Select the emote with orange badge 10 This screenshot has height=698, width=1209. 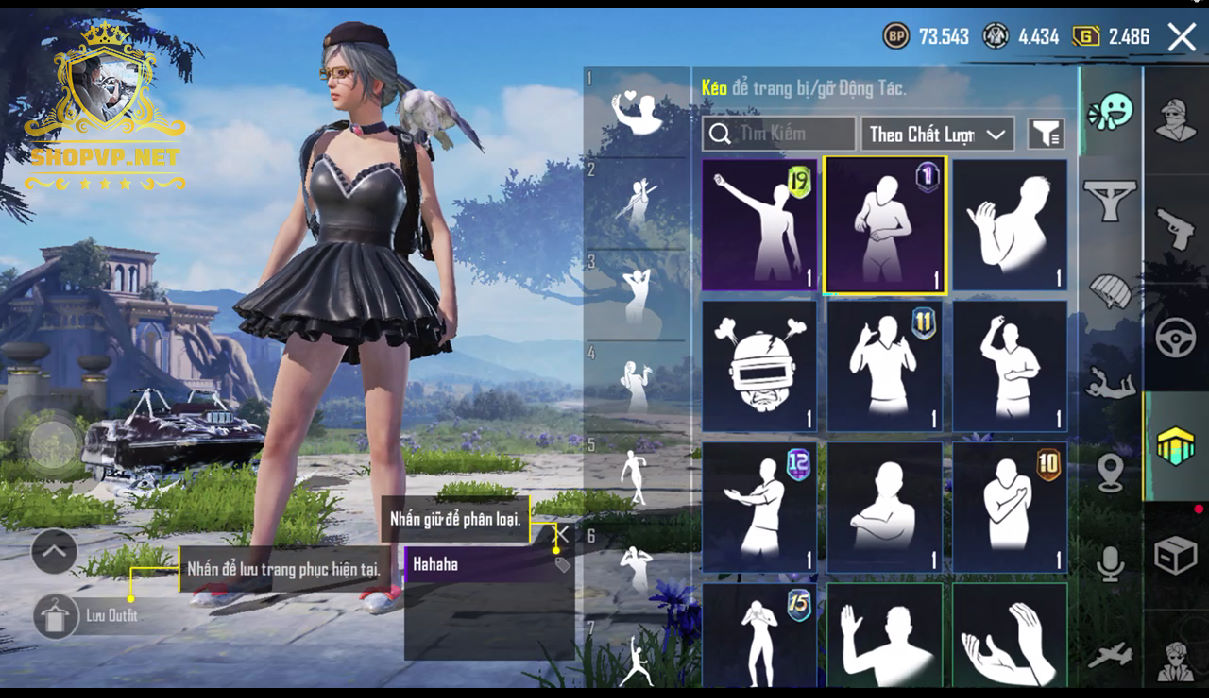(1009, 507)
